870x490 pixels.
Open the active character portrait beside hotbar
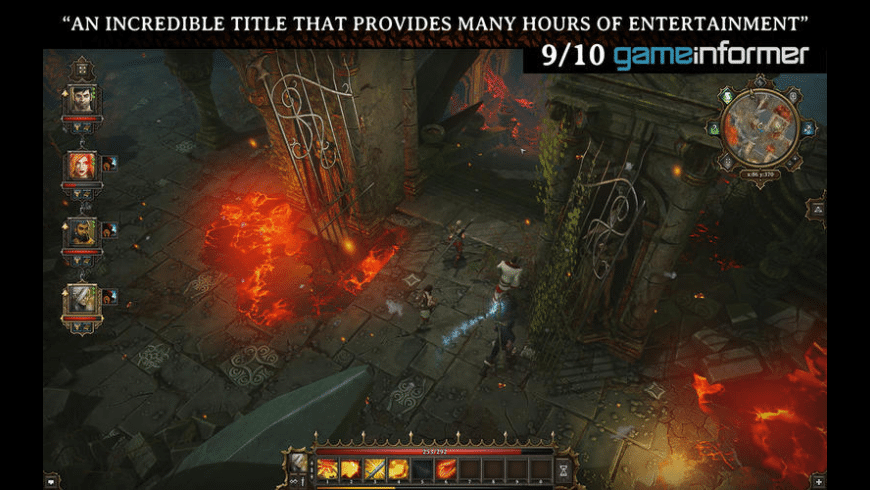tap(299, 463)
